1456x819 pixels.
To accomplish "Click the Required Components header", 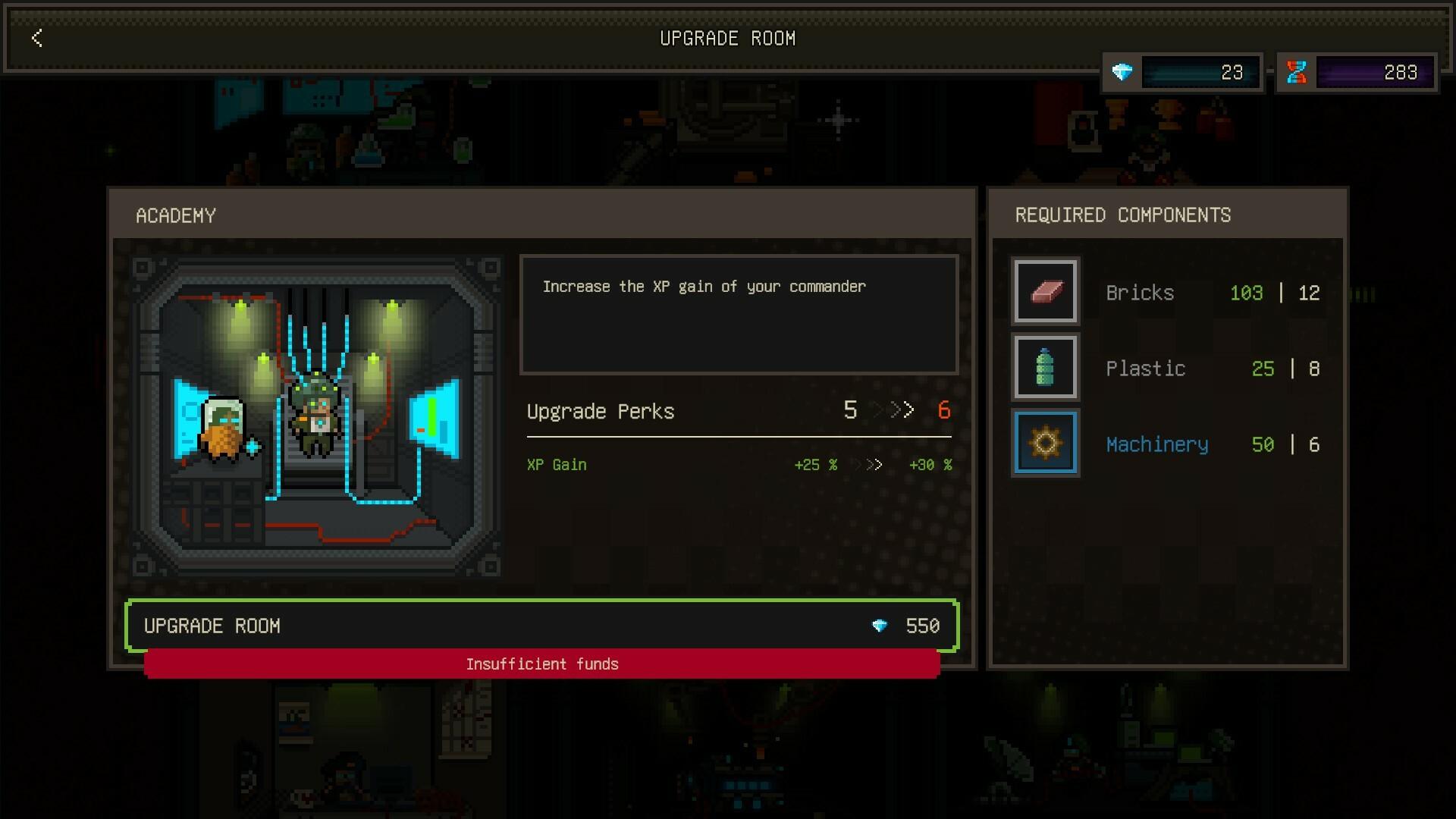I will 1123,215.
